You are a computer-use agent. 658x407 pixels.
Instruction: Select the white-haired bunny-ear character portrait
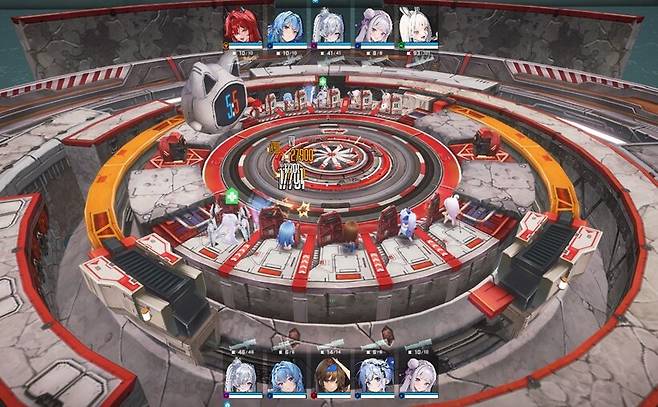(x=415, y=26)
